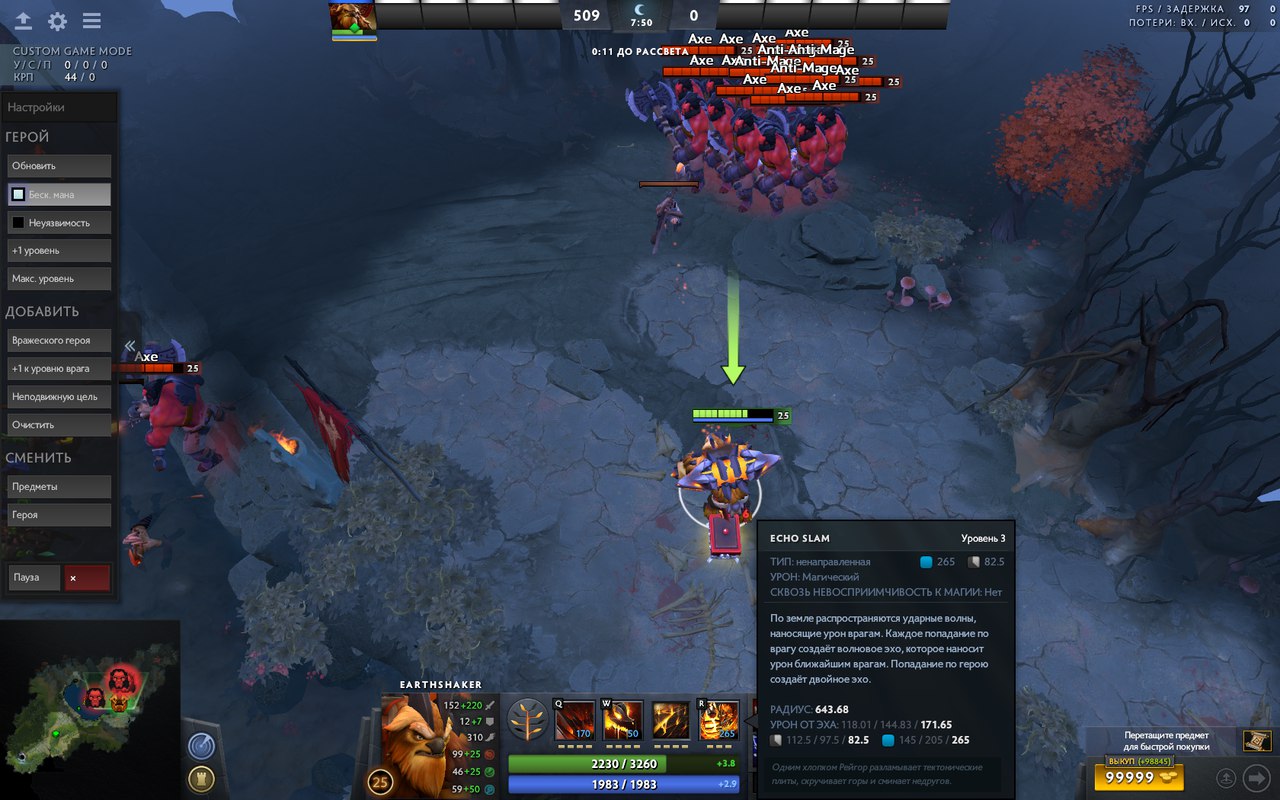
Task: Activate the Scan radar icon
Action: (201, 746)
